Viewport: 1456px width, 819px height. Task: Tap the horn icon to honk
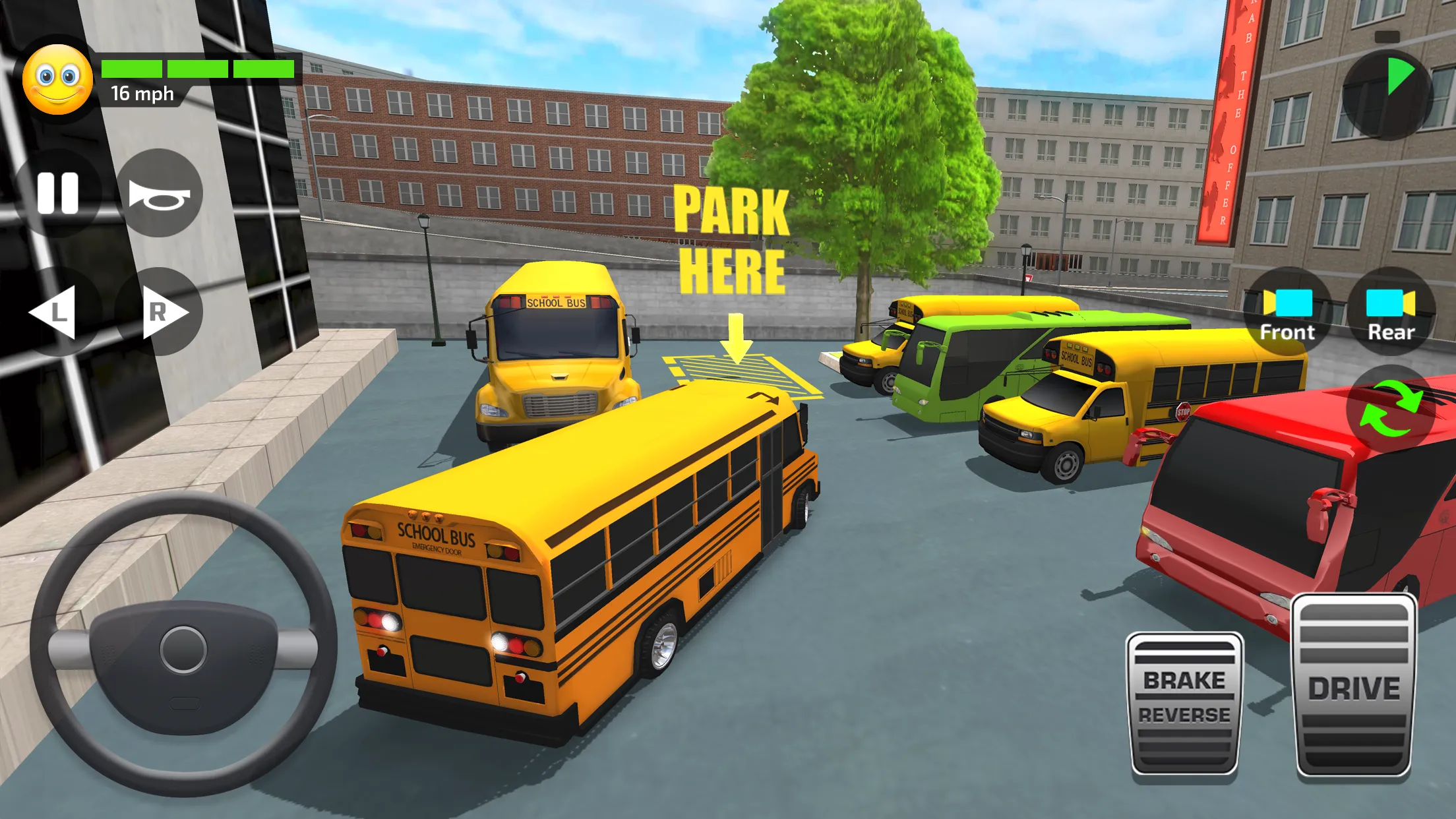click(158, 195)
